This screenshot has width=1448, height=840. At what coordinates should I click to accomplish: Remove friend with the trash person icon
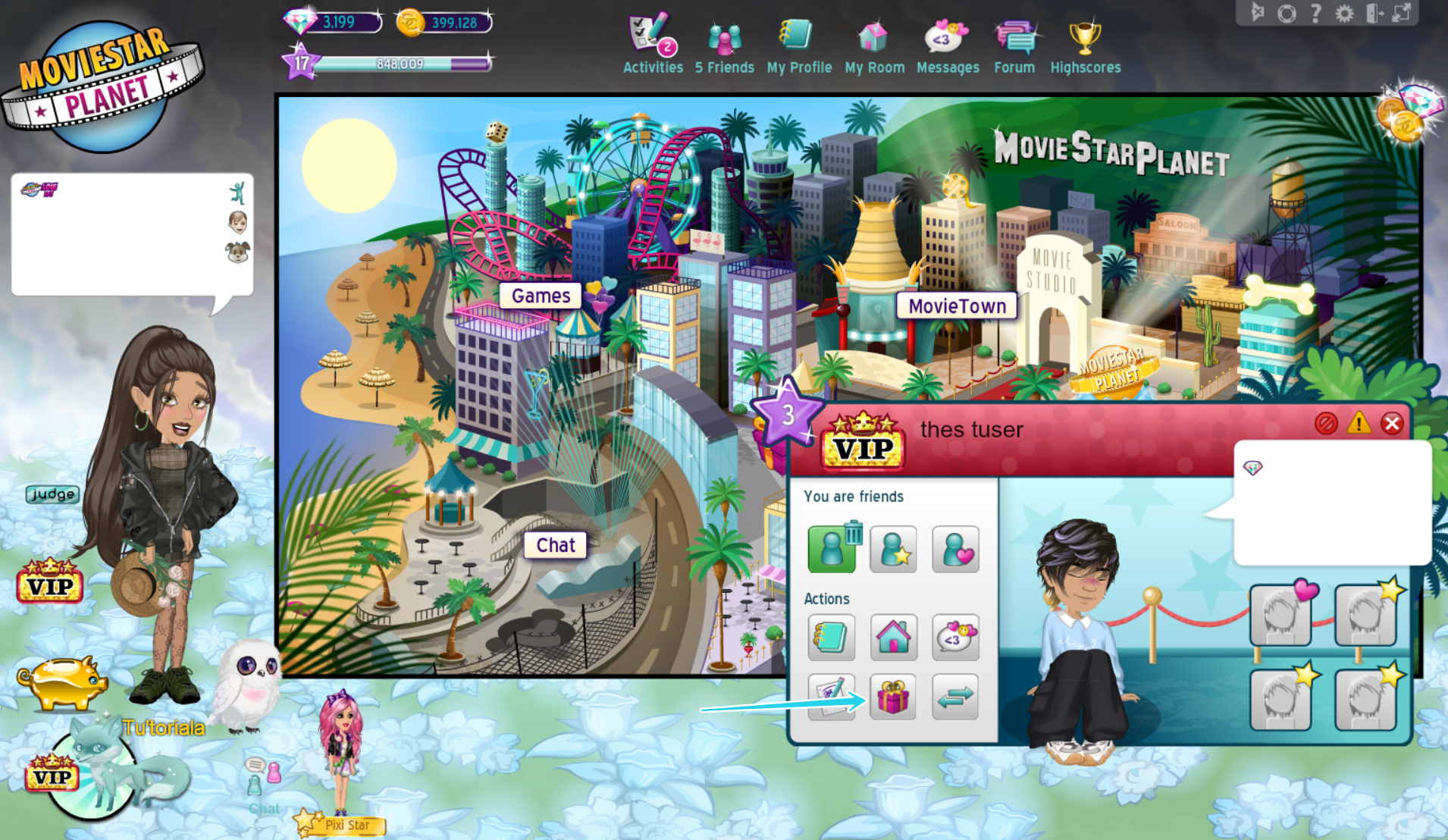click(x=831, y=549)
